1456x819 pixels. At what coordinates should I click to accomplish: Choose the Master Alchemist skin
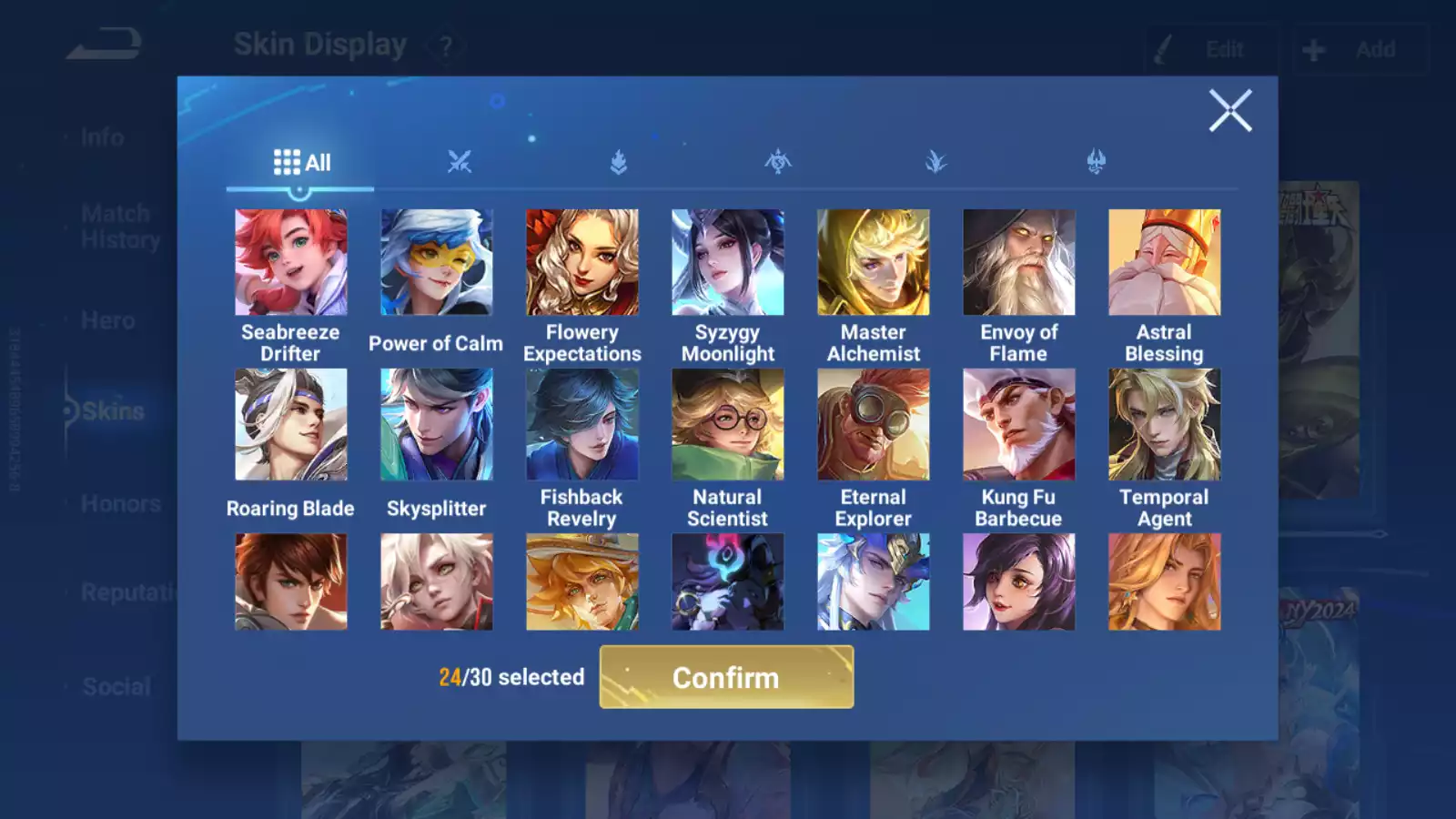[x=874, y=263]
